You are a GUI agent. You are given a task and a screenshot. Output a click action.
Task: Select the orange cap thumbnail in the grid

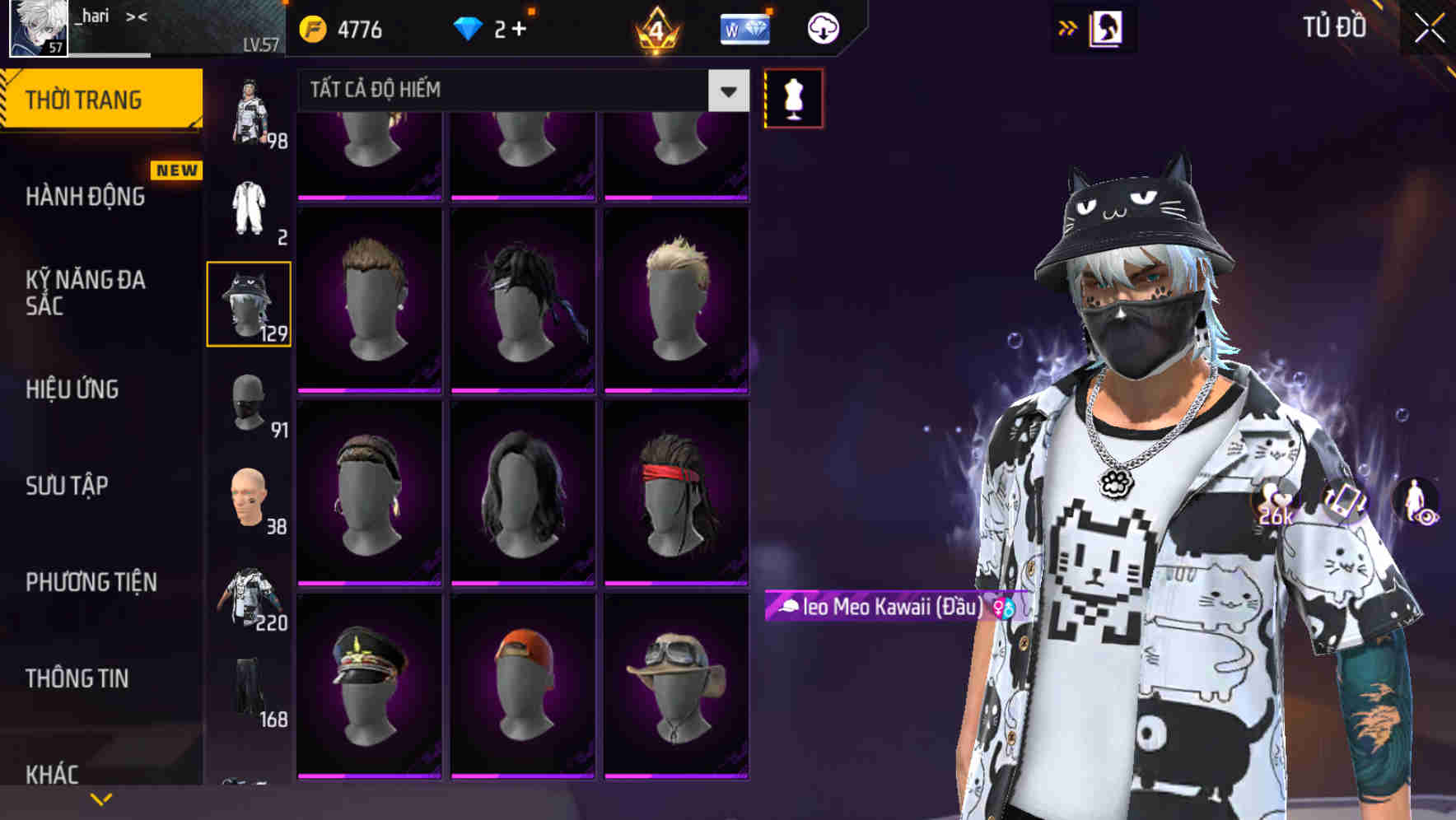coord(525,698)
